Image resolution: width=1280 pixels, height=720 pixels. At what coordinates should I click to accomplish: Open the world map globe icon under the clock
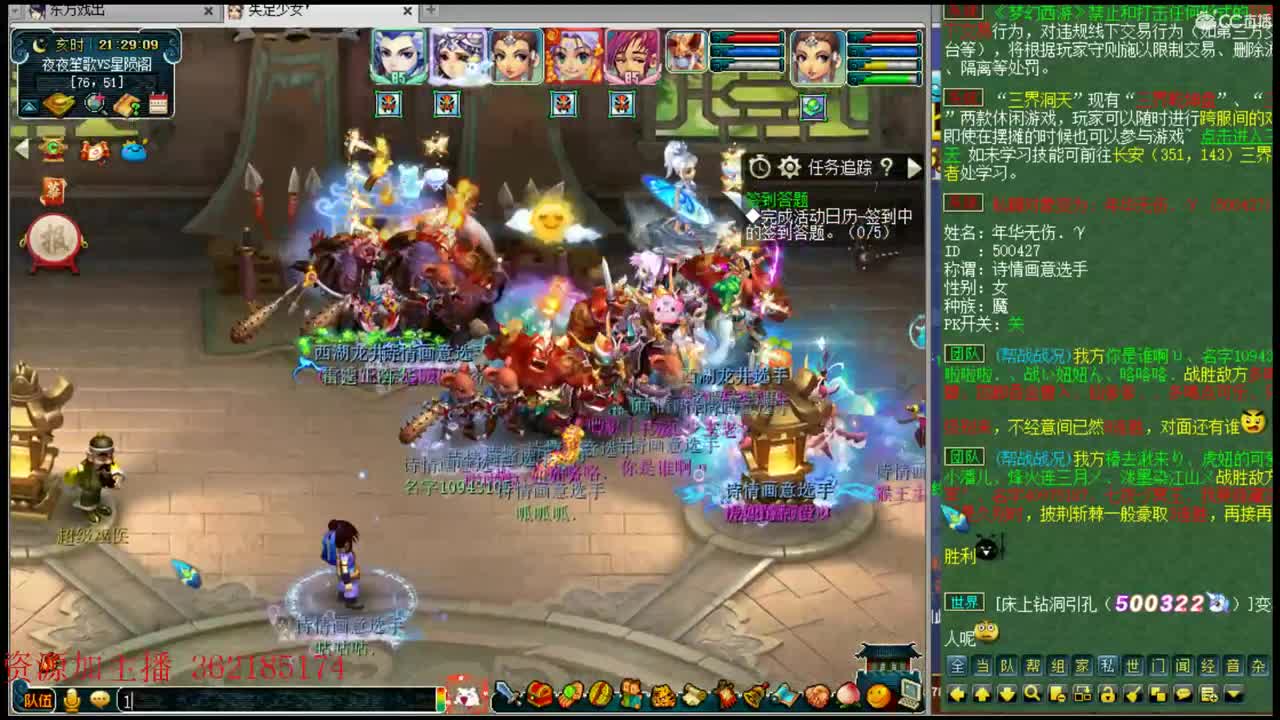[x=96, y=104]
